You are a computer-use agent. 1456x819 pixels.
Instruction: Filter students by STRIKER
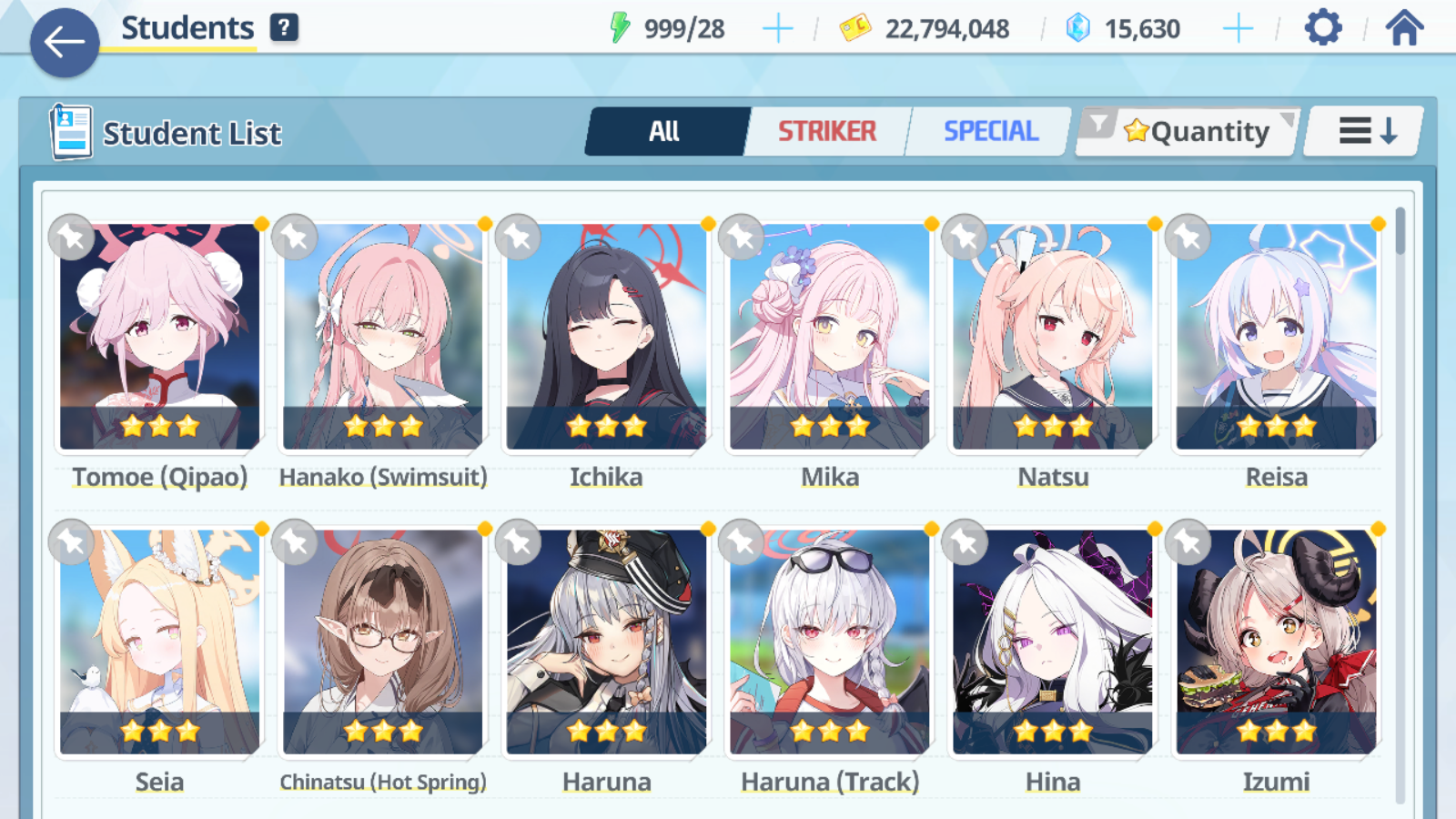(826, 132)
